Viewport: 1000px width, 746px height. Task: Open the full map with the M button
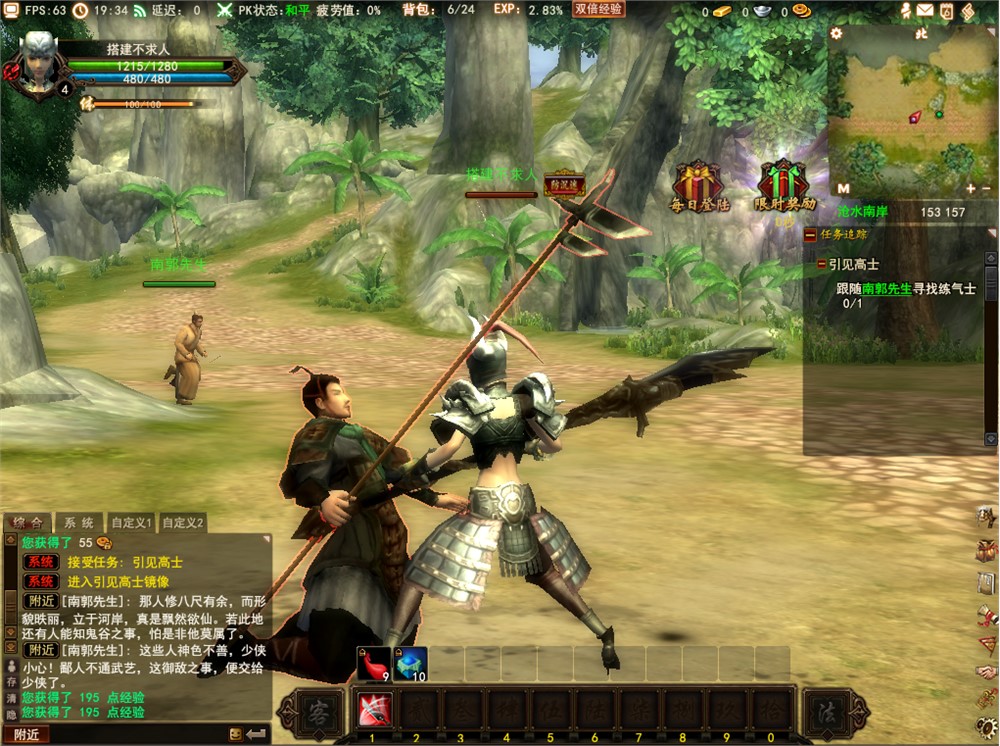(x=843, y=188)
